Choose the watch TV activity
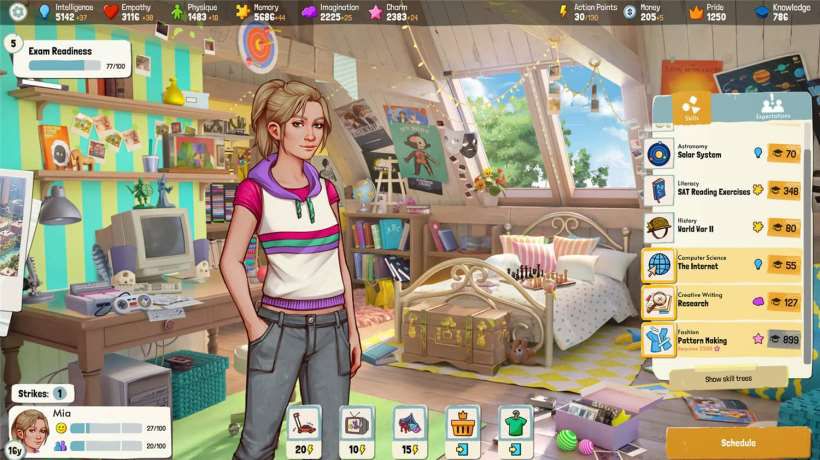 click(x=356, y=426)
